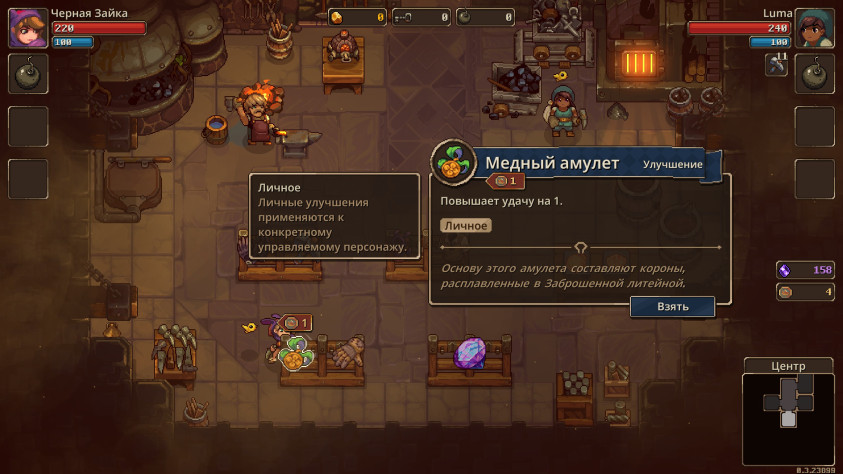Click Luma's pickaxe item icon
Image resolution: width=843 pixels, height=474 pixels.
click(777, 65)
